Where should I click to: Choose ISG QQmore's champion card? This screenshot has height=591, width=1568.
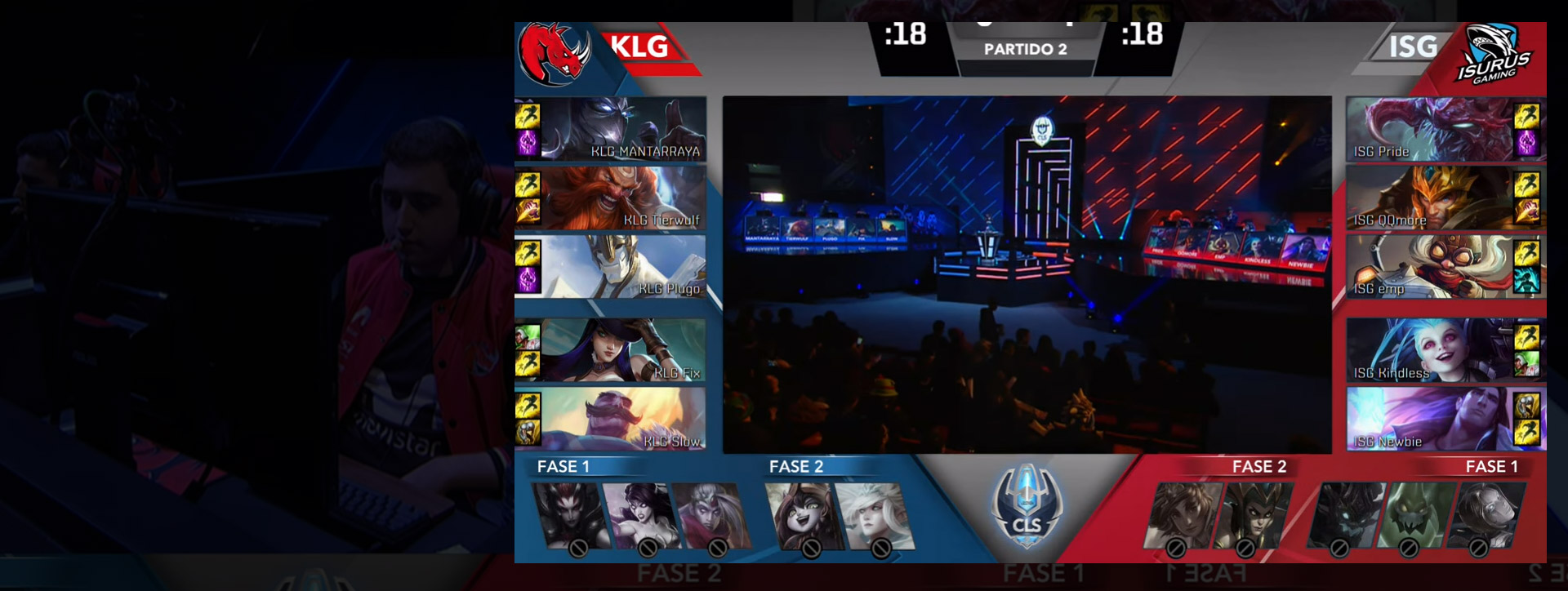coord(1430,198)
